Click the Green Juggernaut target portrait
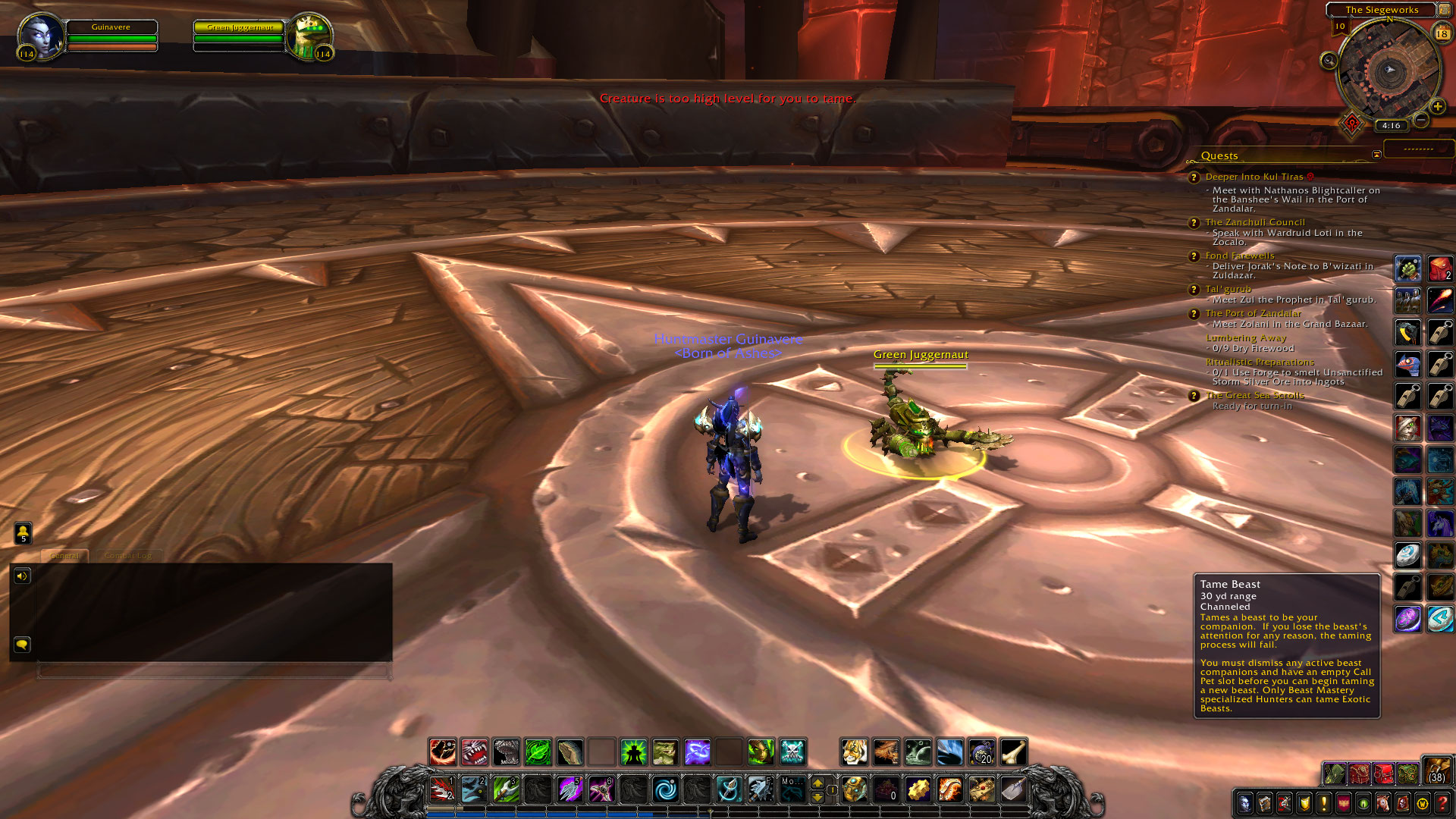The height and width of the screenshot is (819, 1456). [x=309, y=35]
